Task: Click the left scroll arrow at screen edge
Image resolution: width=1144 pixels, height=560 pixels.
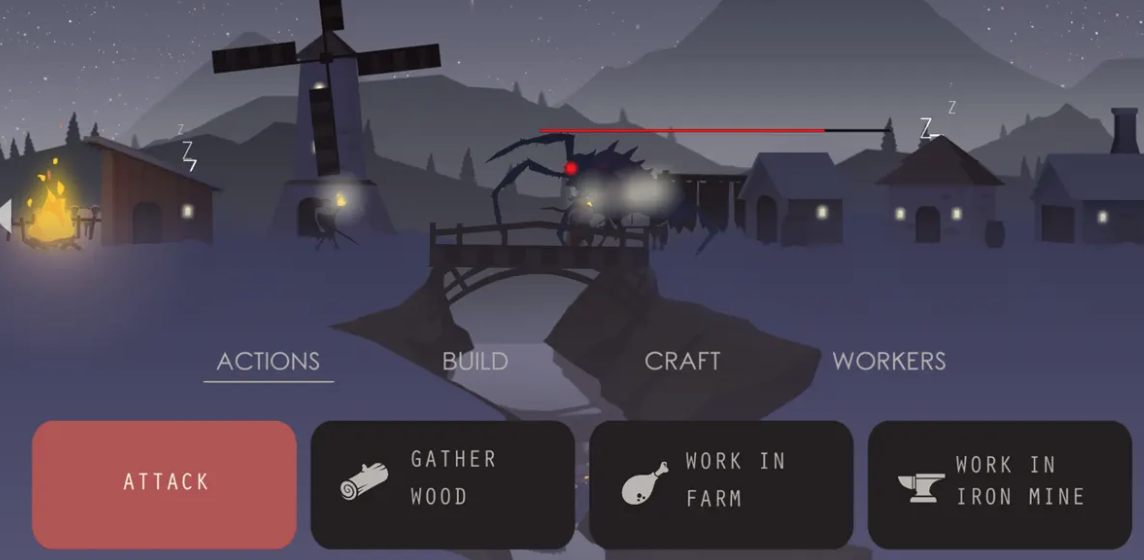Action: 6,216
